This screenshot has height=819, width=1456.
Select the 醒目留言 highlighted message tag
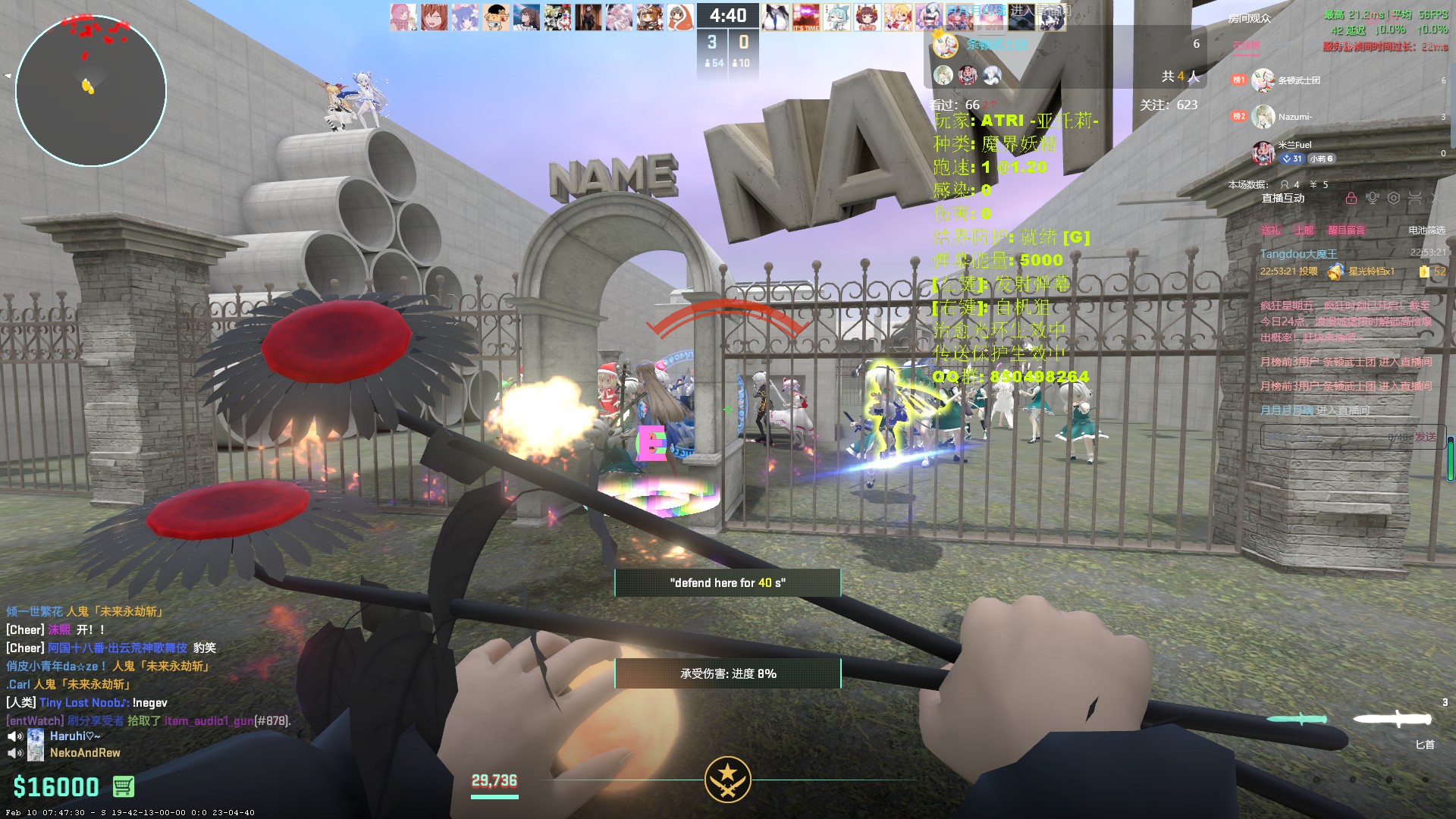click(1346, 230)
